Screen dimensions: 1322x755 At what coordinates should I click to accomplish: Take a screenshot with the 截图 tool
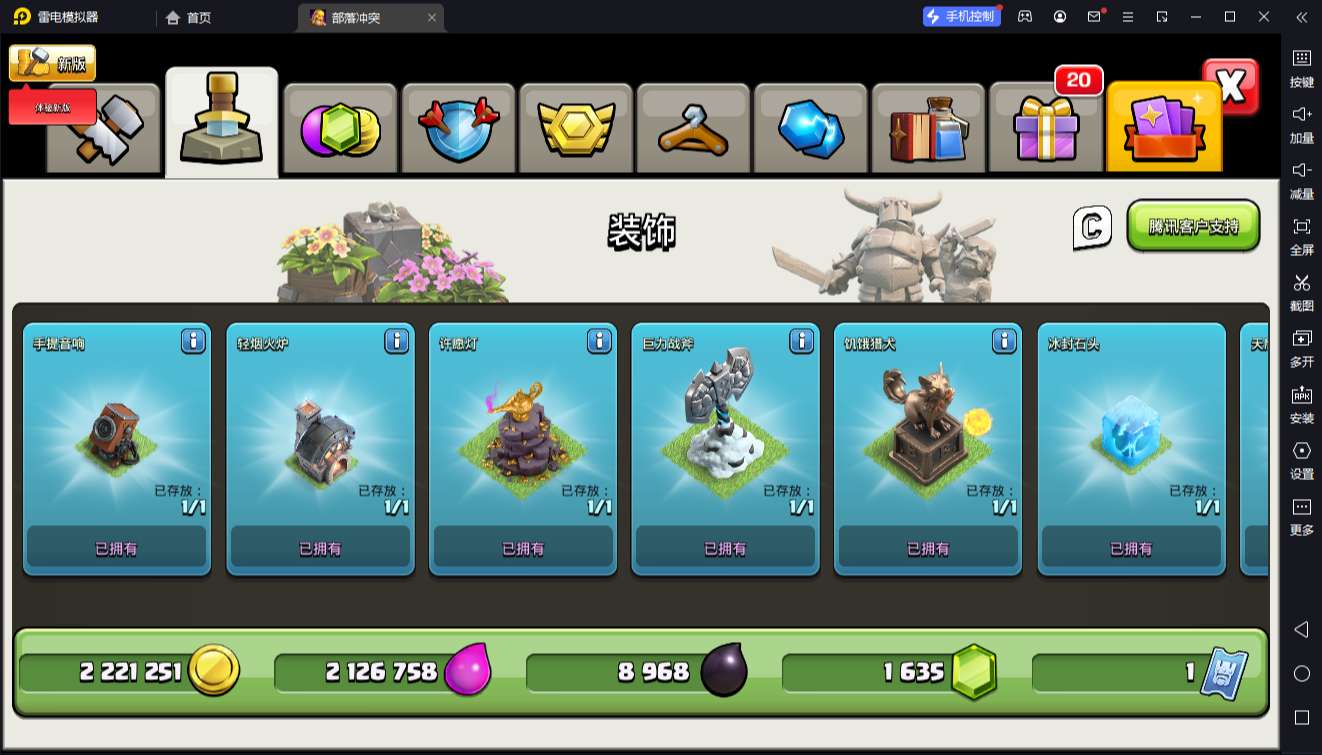tap(1301, 291)
